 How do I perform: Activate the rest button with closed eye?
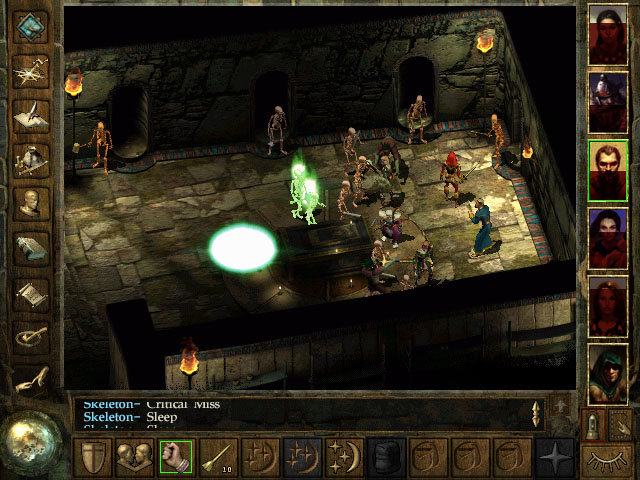coord(608,461)
